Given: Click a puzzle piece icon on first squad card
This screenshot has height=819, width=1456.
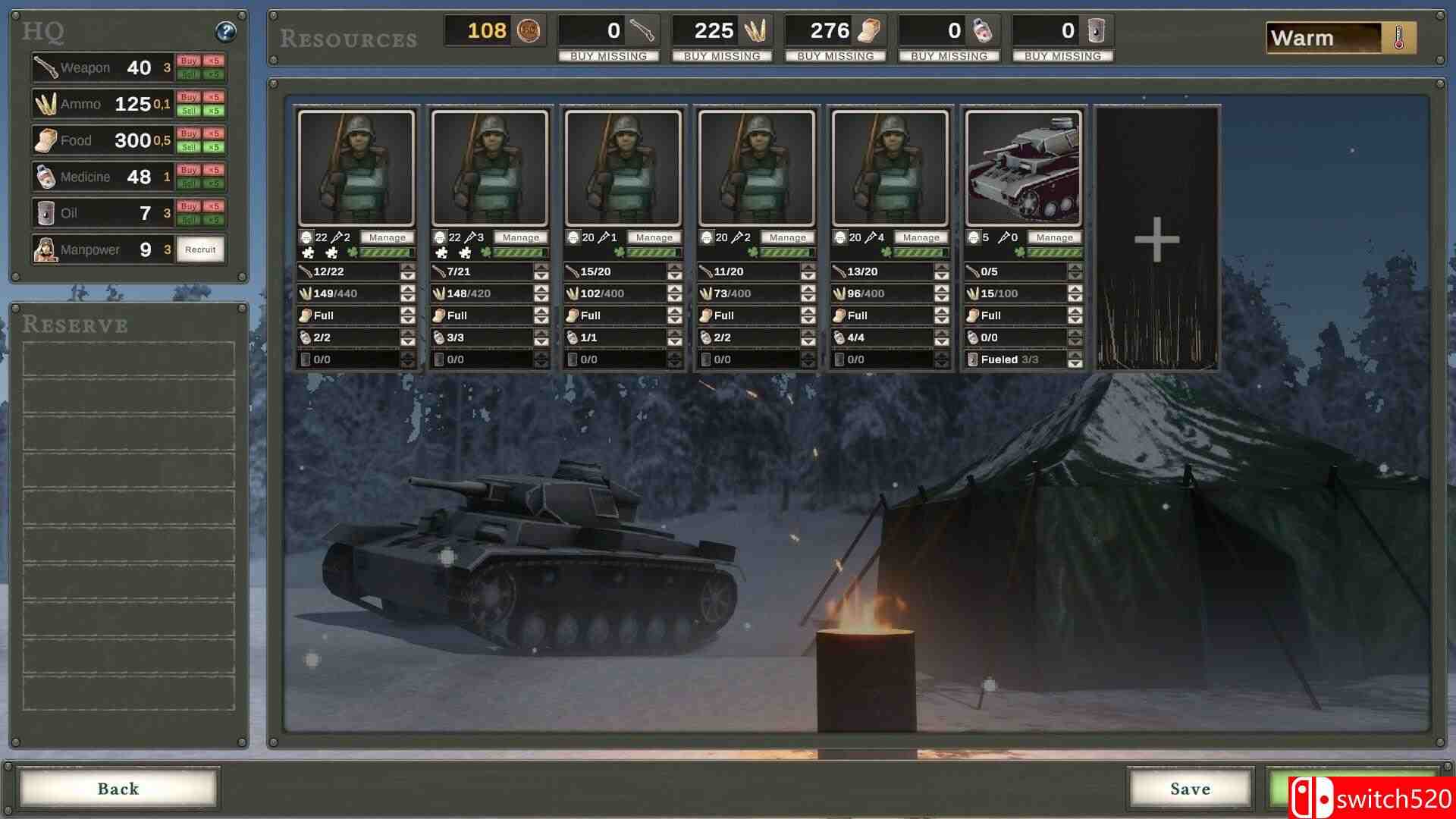Looking at the screenshot, I should (x=309, y=253).
